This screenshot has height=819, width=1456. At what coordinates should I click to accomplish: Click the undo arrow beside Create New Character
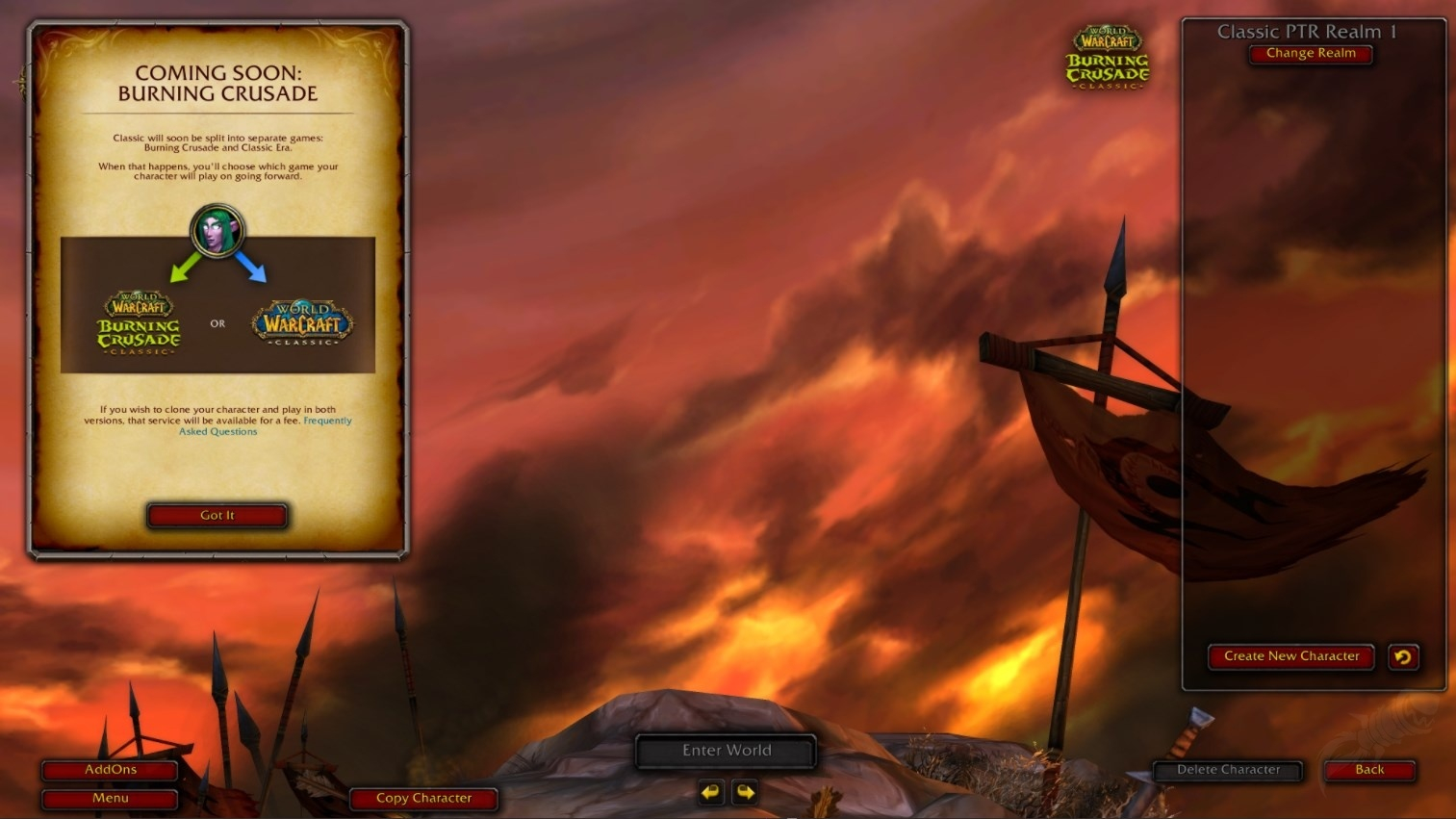(1403, 657)
